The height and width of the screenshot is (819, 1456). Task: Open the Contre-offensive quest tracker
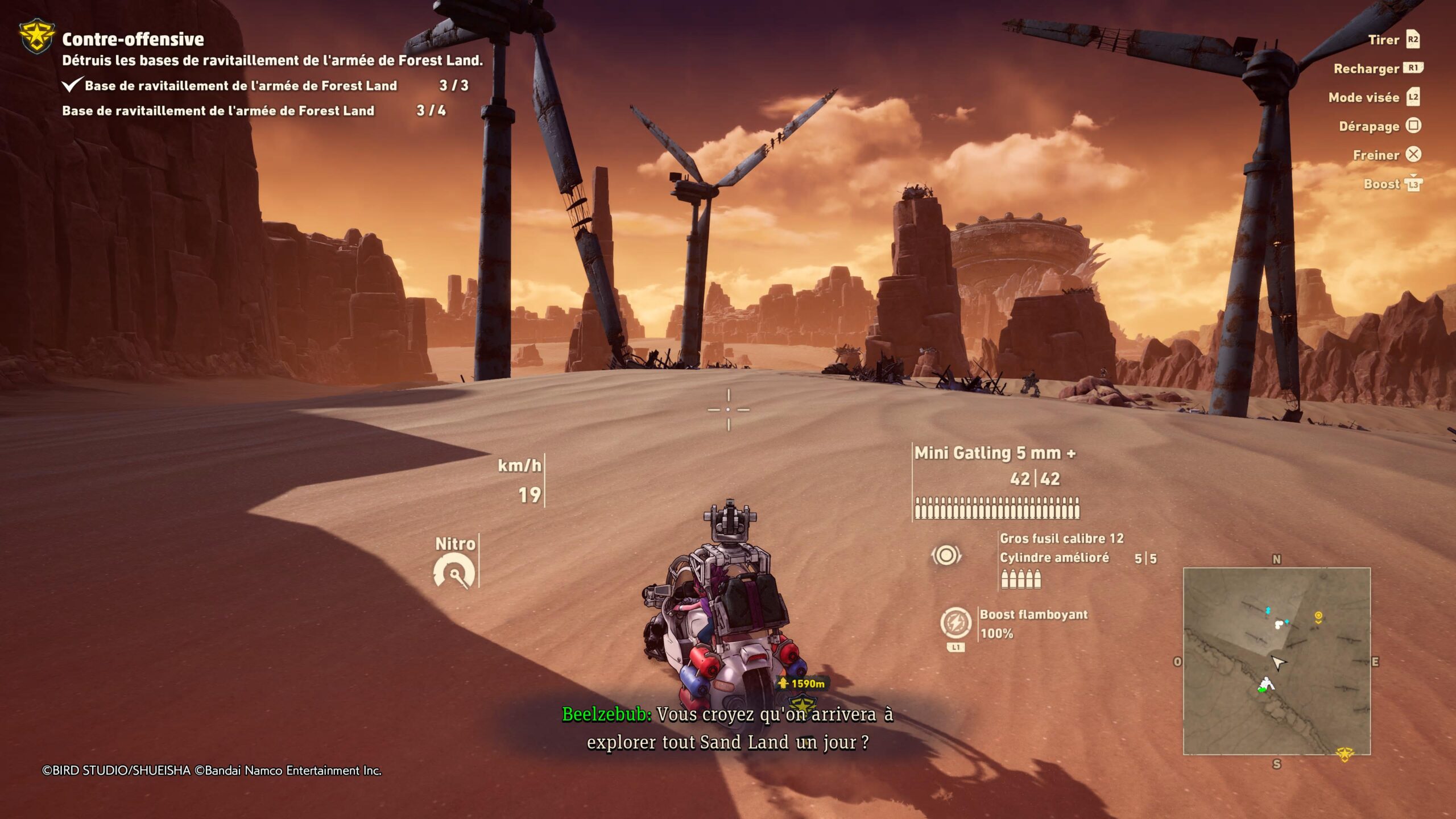click(133, 39)
